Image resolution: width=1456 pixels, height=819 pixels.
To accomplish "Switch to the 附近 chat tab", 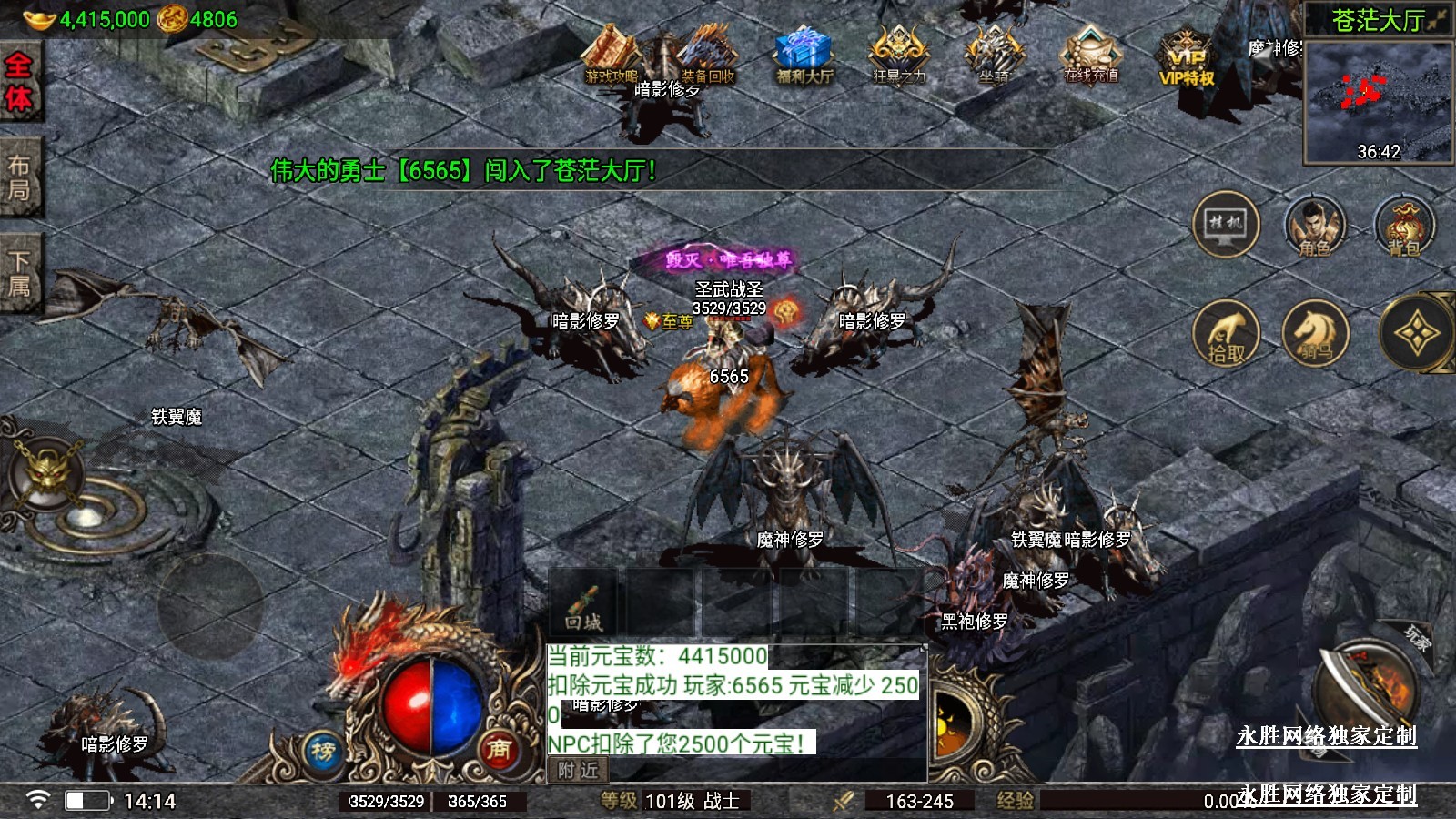I will [x=579, y=771].
